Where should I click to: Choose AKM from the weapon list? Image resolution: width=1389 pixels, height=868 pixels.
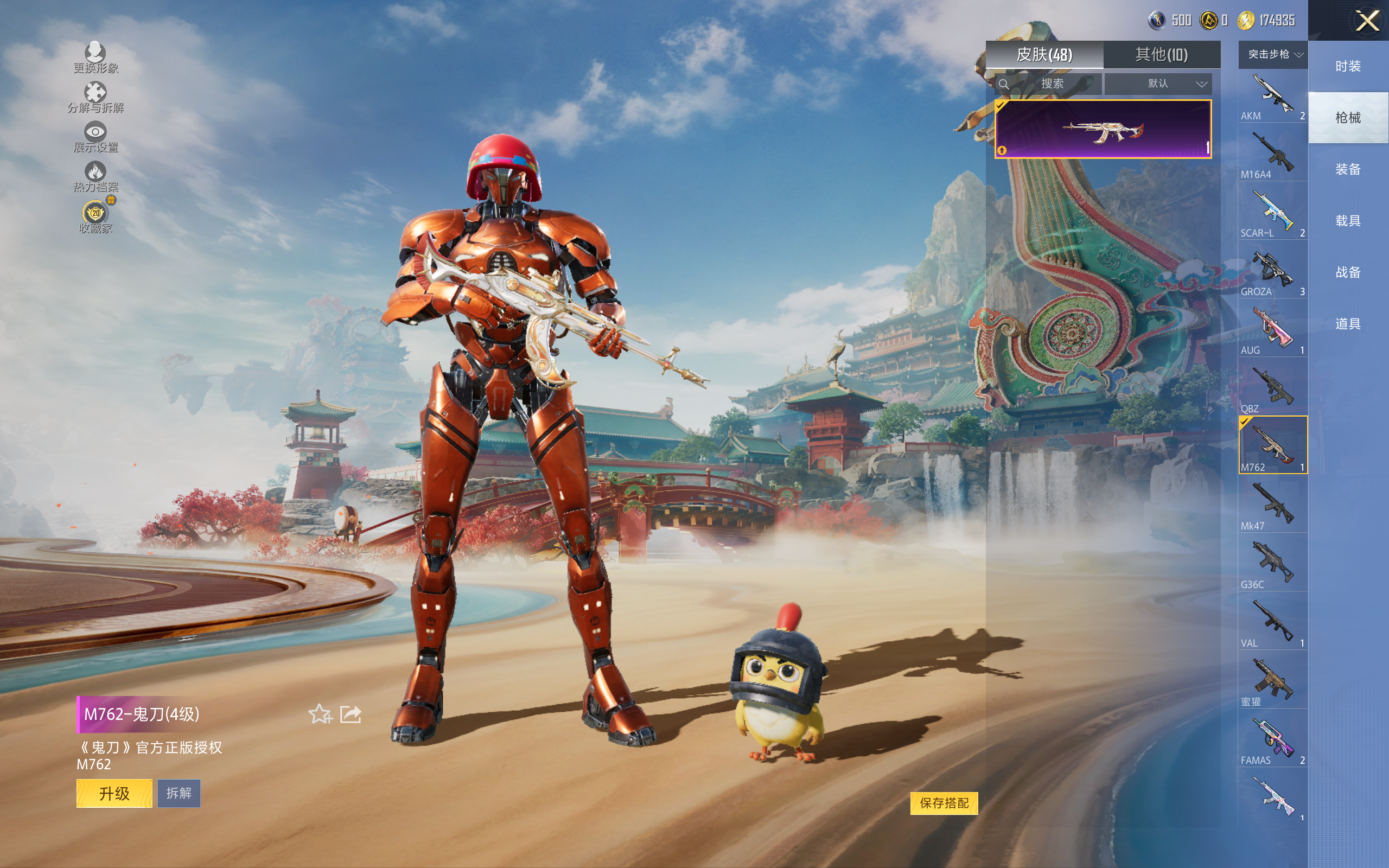[x=1272, y=96]
